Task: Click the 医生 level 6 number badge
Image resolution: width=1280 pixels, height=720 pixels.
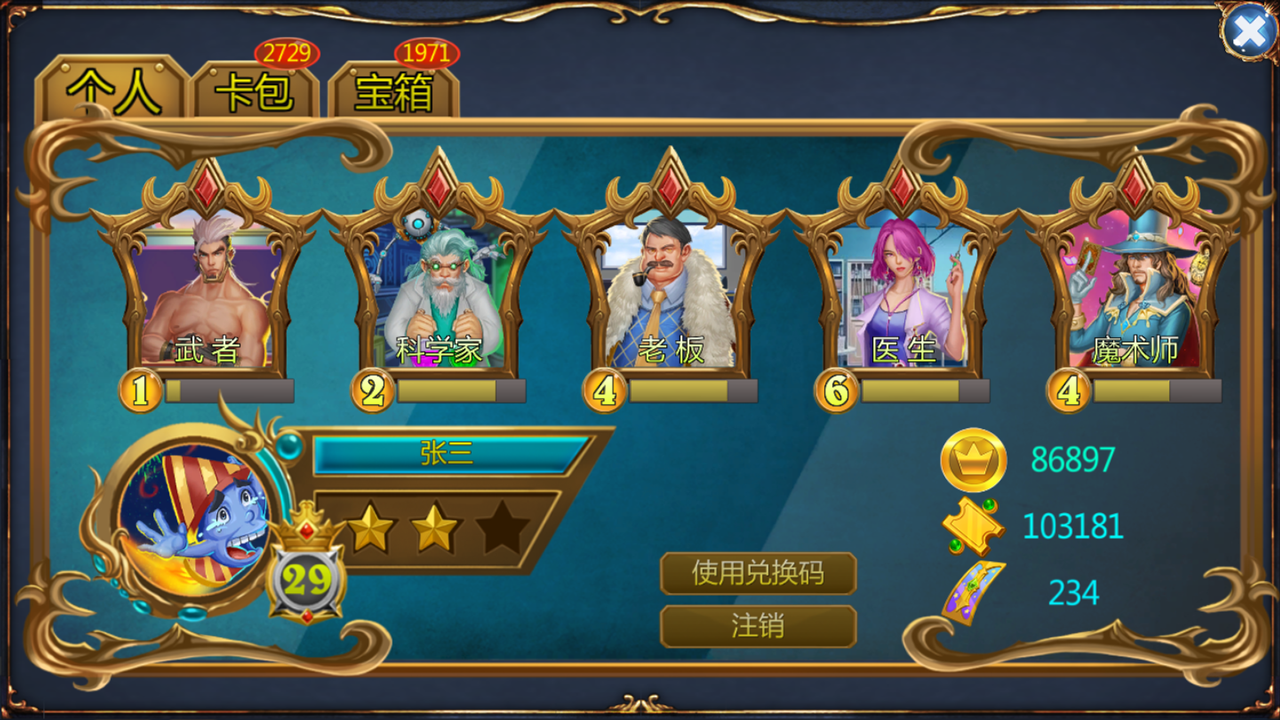Action: 834,390
